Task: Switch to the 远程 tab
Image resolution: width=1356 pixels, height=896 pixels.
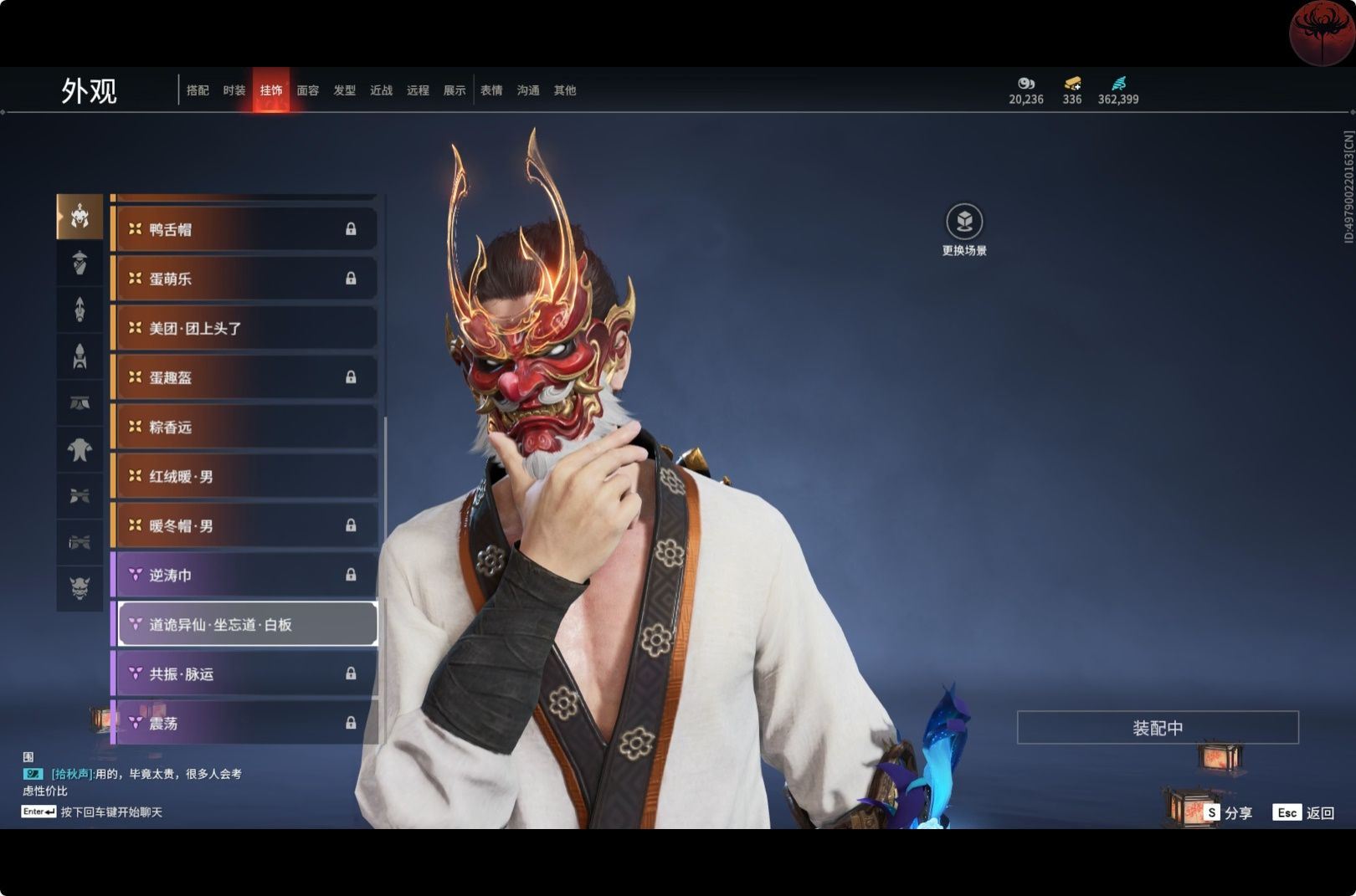Action: pos(418,90)
